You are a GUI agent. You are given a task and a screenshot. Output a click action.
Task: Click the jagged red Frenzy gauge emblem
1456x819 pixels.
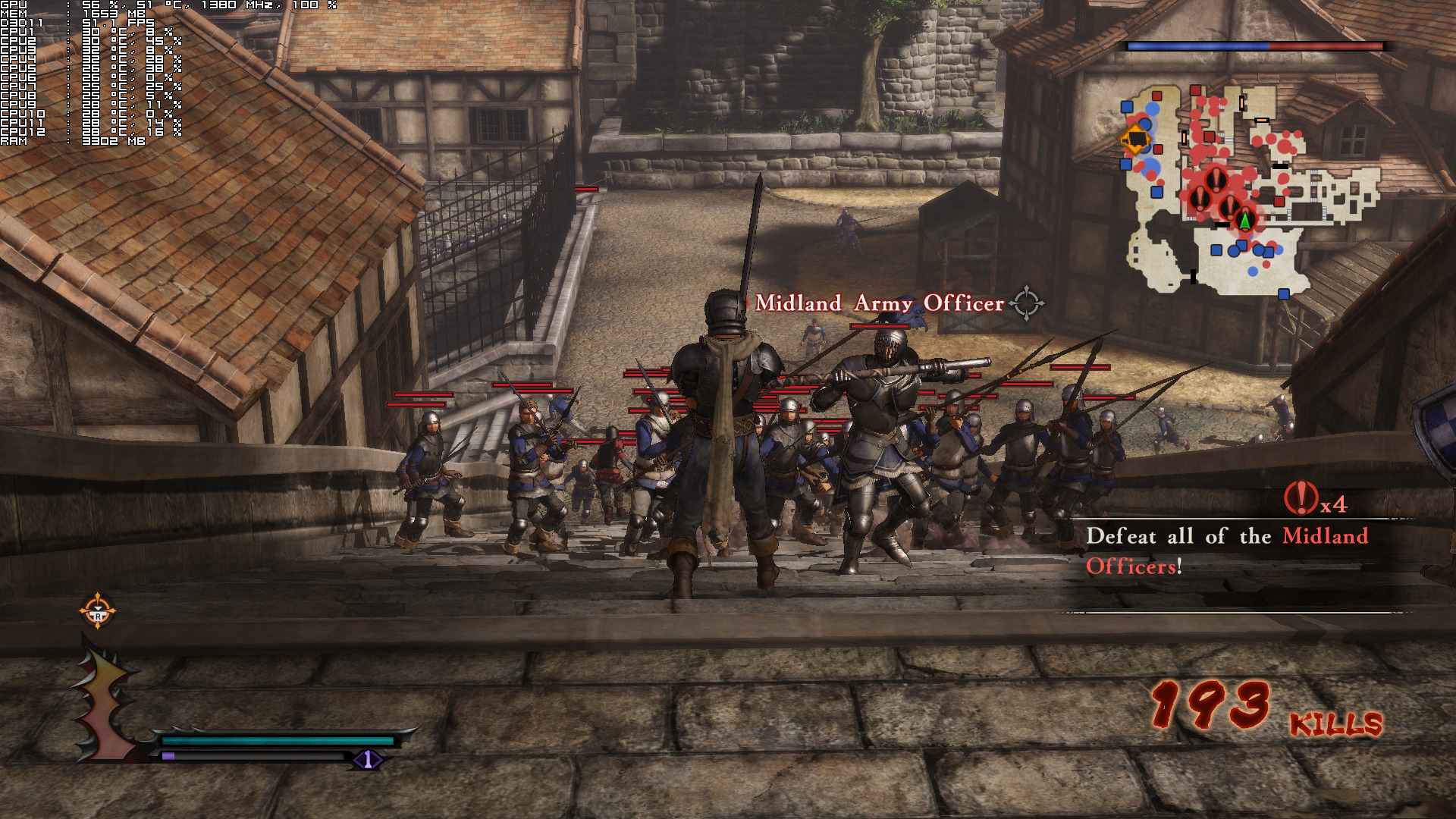point(105,701)
